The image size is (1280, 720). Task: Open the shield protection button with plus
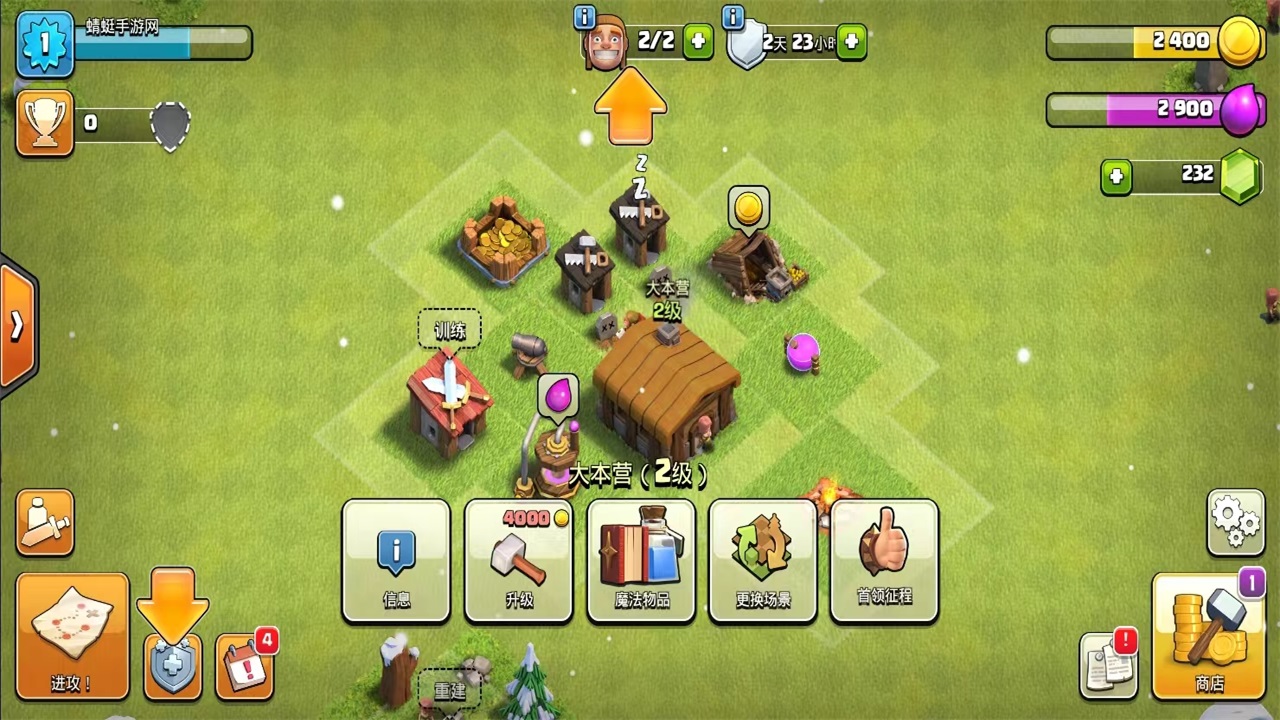tap(173, 664)
